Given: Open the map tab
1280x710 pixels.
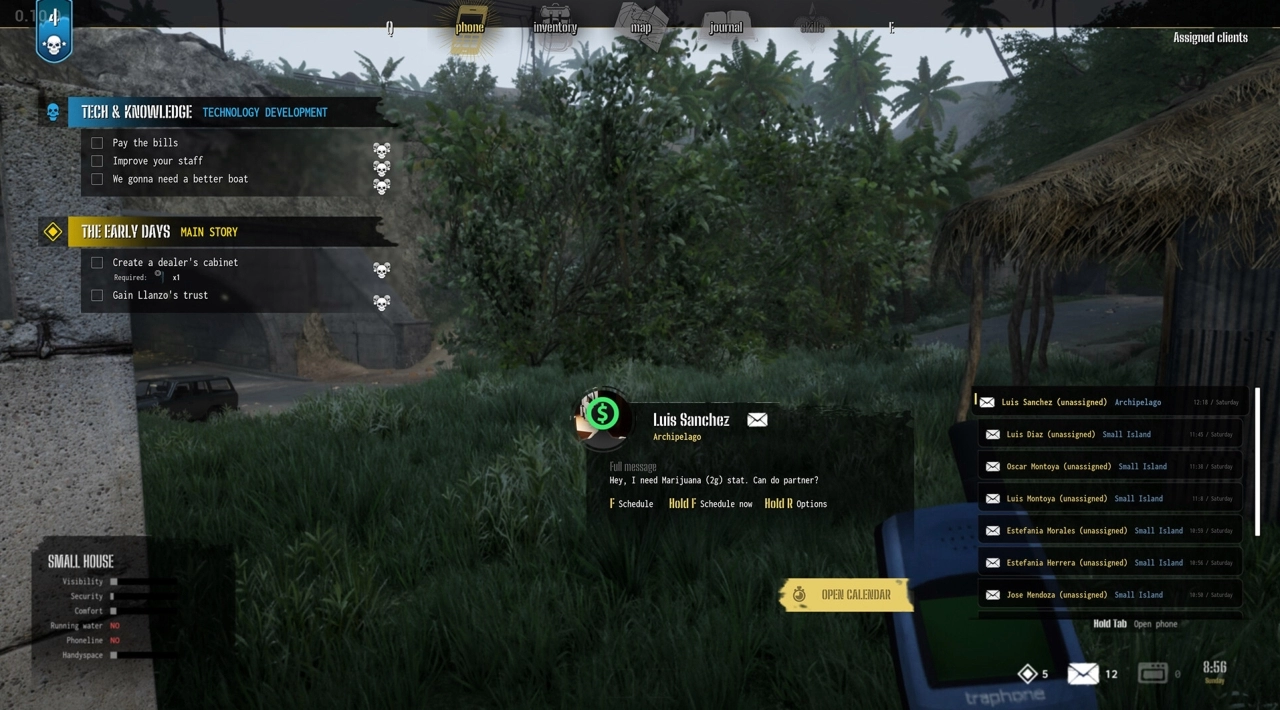Looking at the screenshot, I should pos(641,26).
